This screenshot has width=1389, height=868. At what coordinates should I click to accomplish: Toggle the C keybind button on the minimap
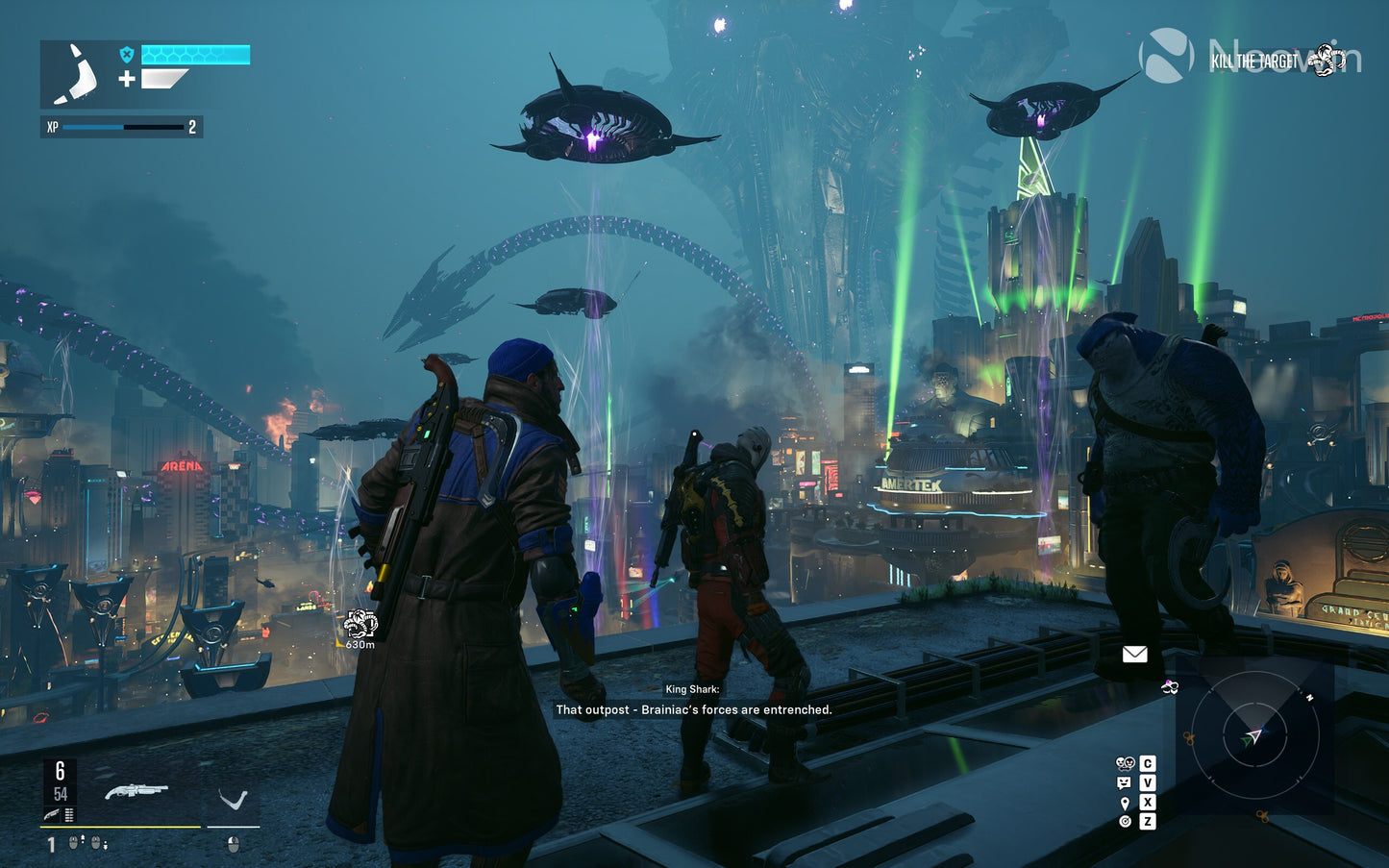pyautogui.click(x=1148, y=764)
